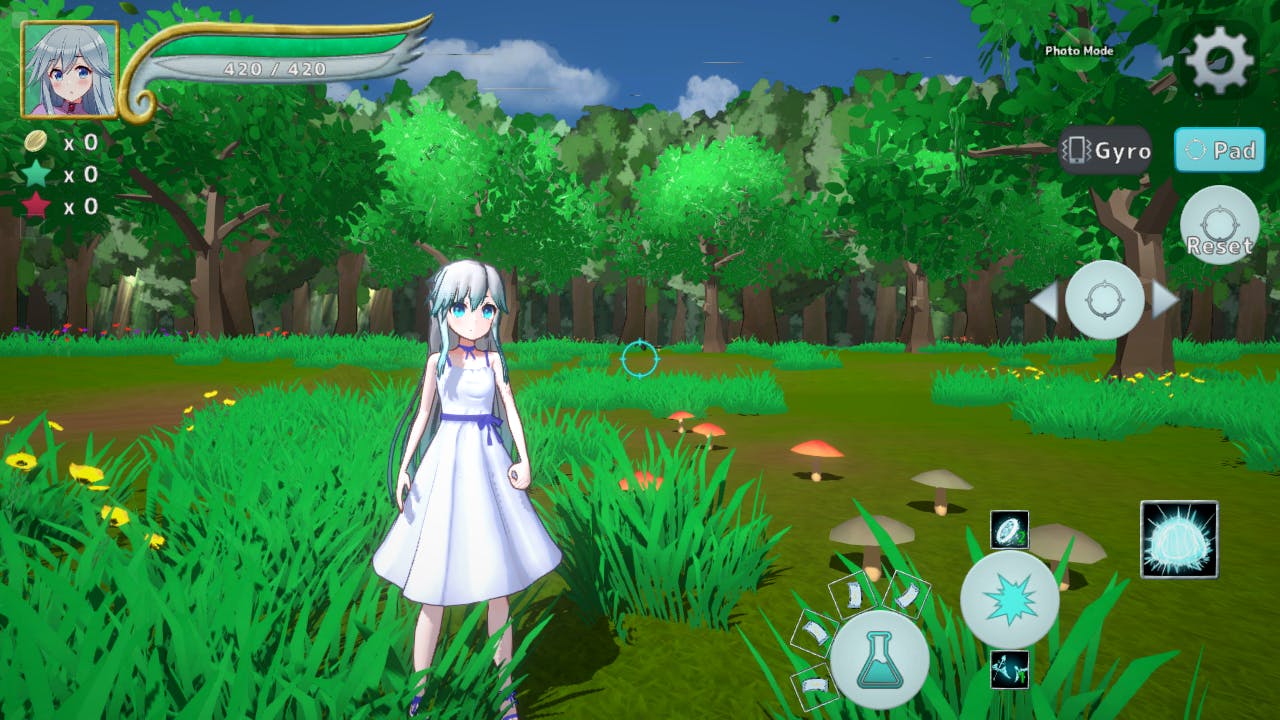Switch camera control to Gyro
Screen dimensions: 1280x720
coord(1106,151)
